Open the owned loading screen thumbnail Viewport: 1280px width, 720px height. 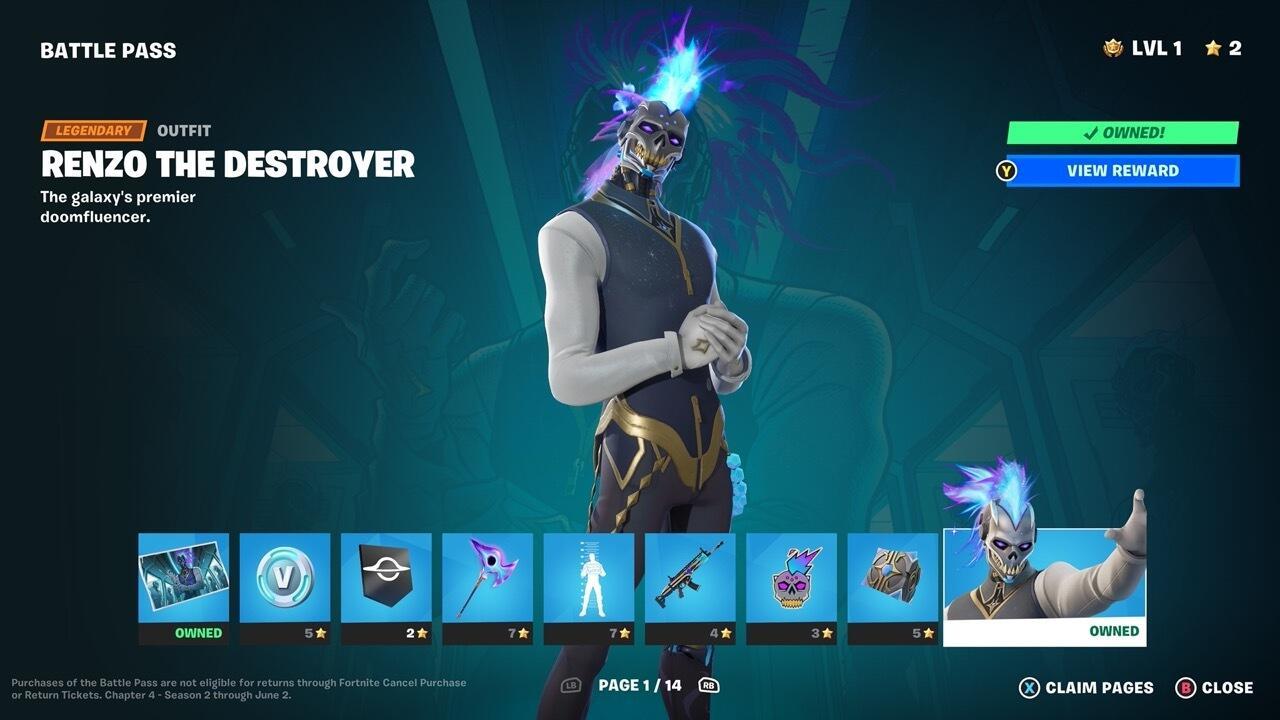pyautogui.click(x=183, y=578)
